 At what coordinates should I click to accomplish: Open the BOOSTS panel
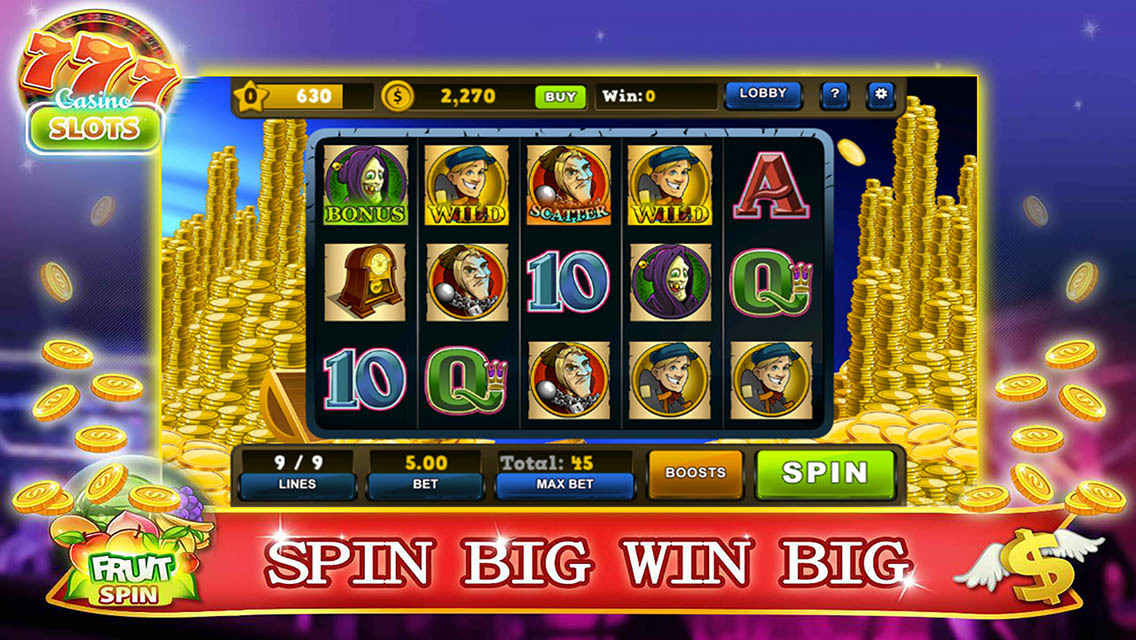[695, 473]
